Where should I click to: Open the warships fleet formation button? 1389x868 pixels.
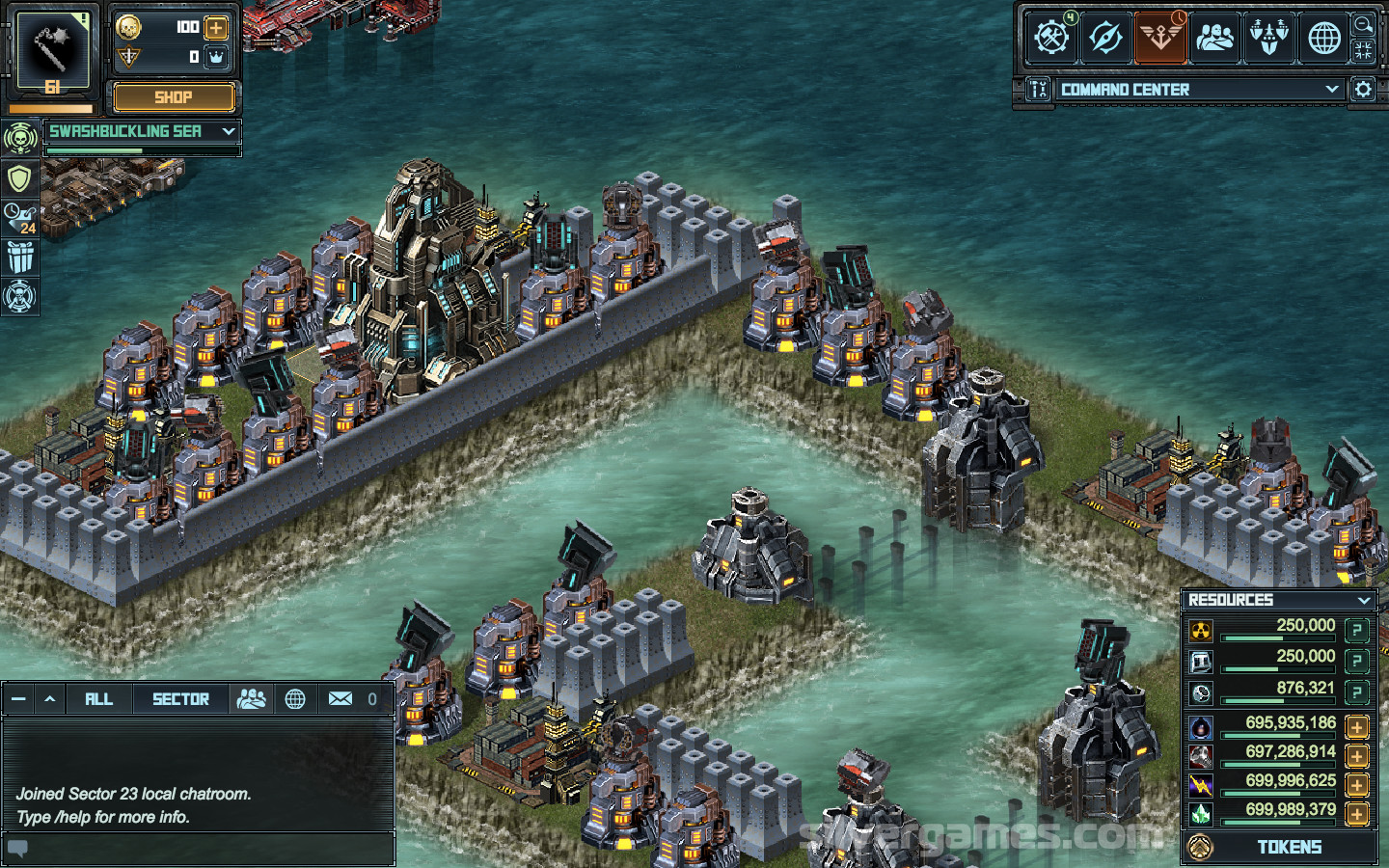click(1269, 38)
